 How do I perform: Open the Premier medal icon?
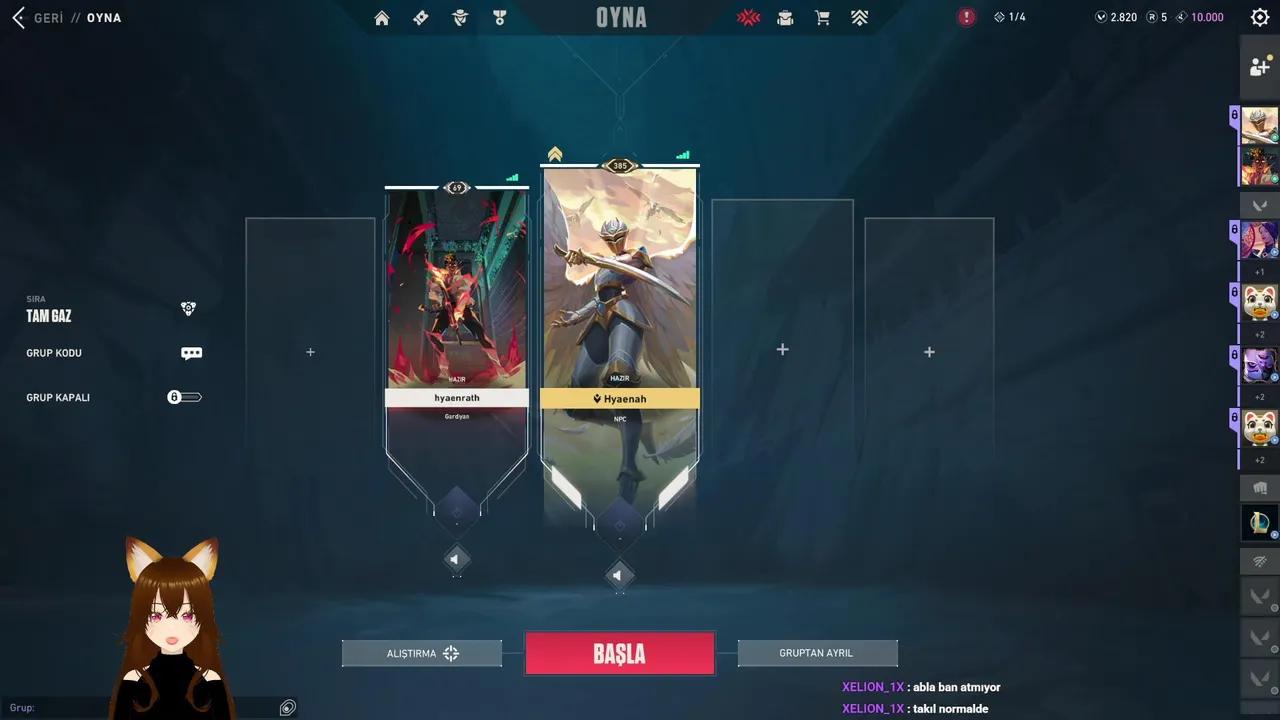coord(499,17)
